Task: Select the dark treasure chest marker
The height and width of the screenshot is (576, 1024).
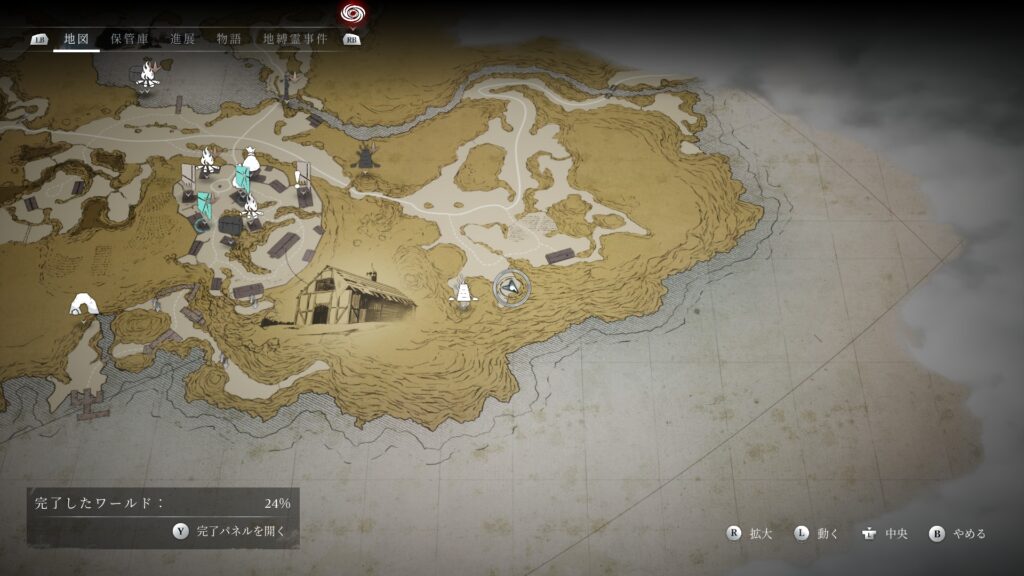Action: coord(231,226)
